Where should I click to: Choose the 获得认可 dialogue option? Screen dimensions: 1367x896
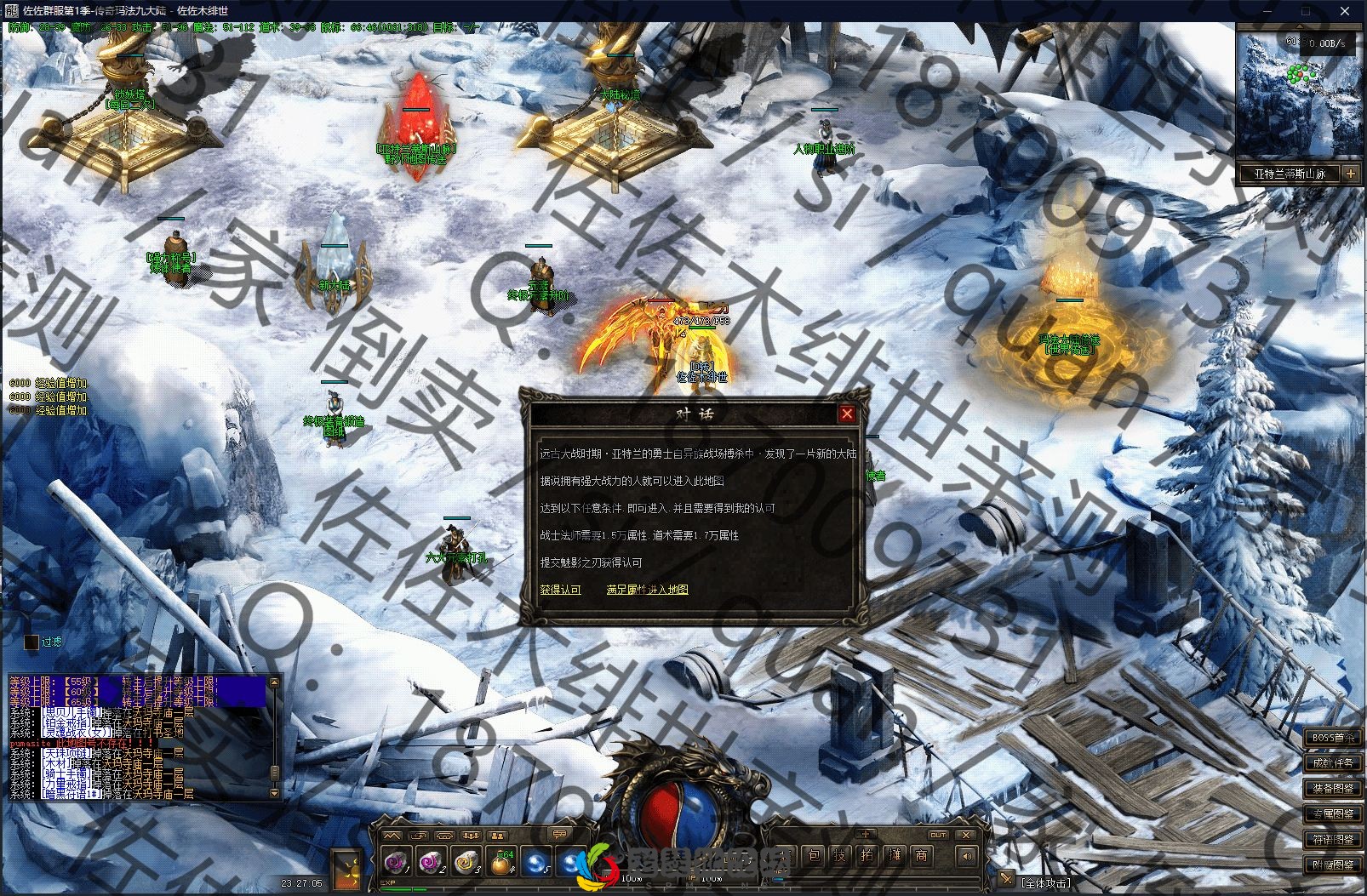click(x=560, y=590)
